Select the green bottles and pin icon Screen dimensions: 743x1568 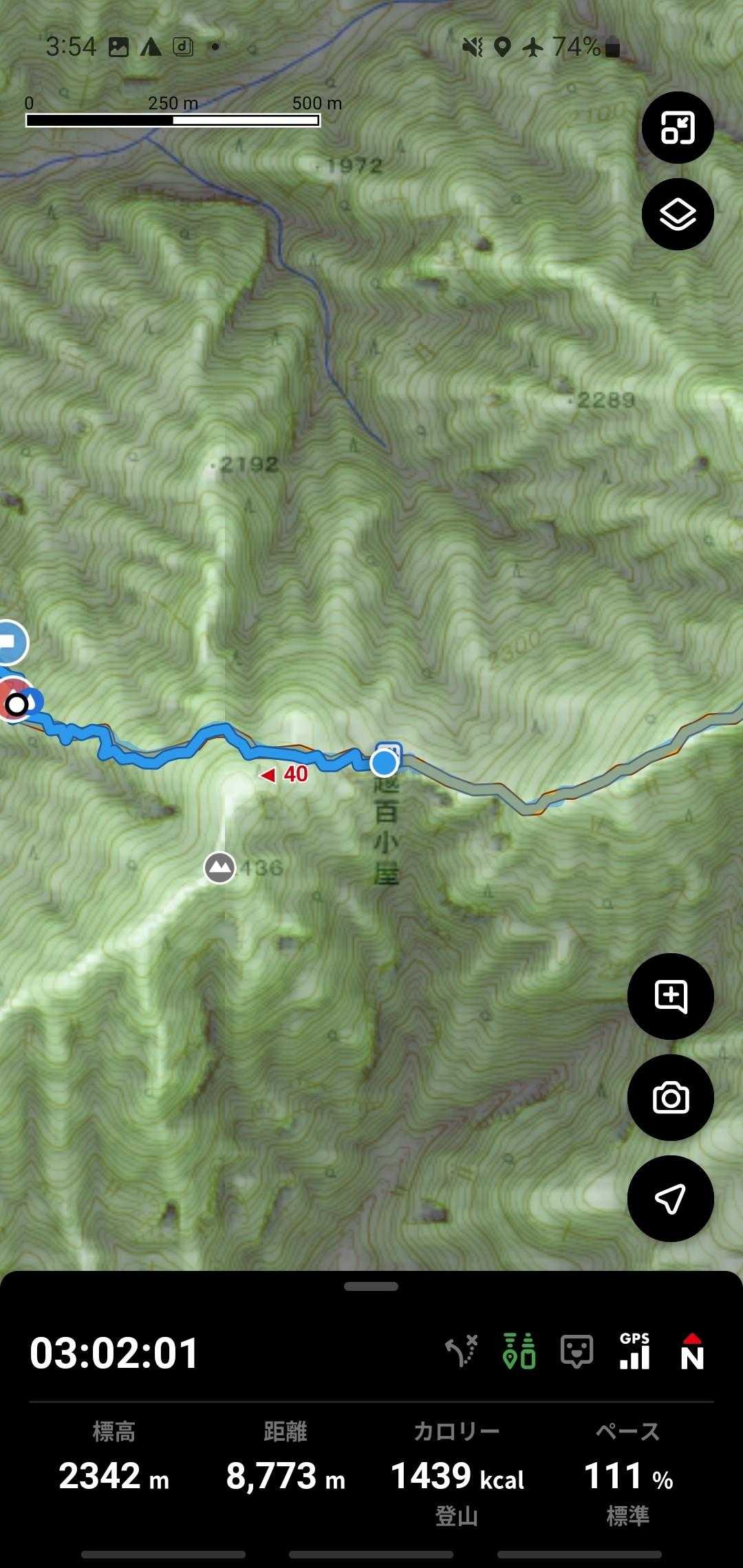(x=519, y=1352)
